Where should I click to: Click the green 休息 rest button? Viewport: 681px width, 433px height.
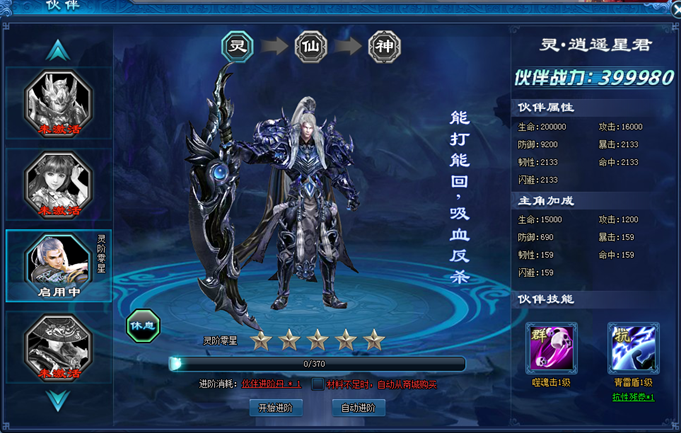(143, 325)
